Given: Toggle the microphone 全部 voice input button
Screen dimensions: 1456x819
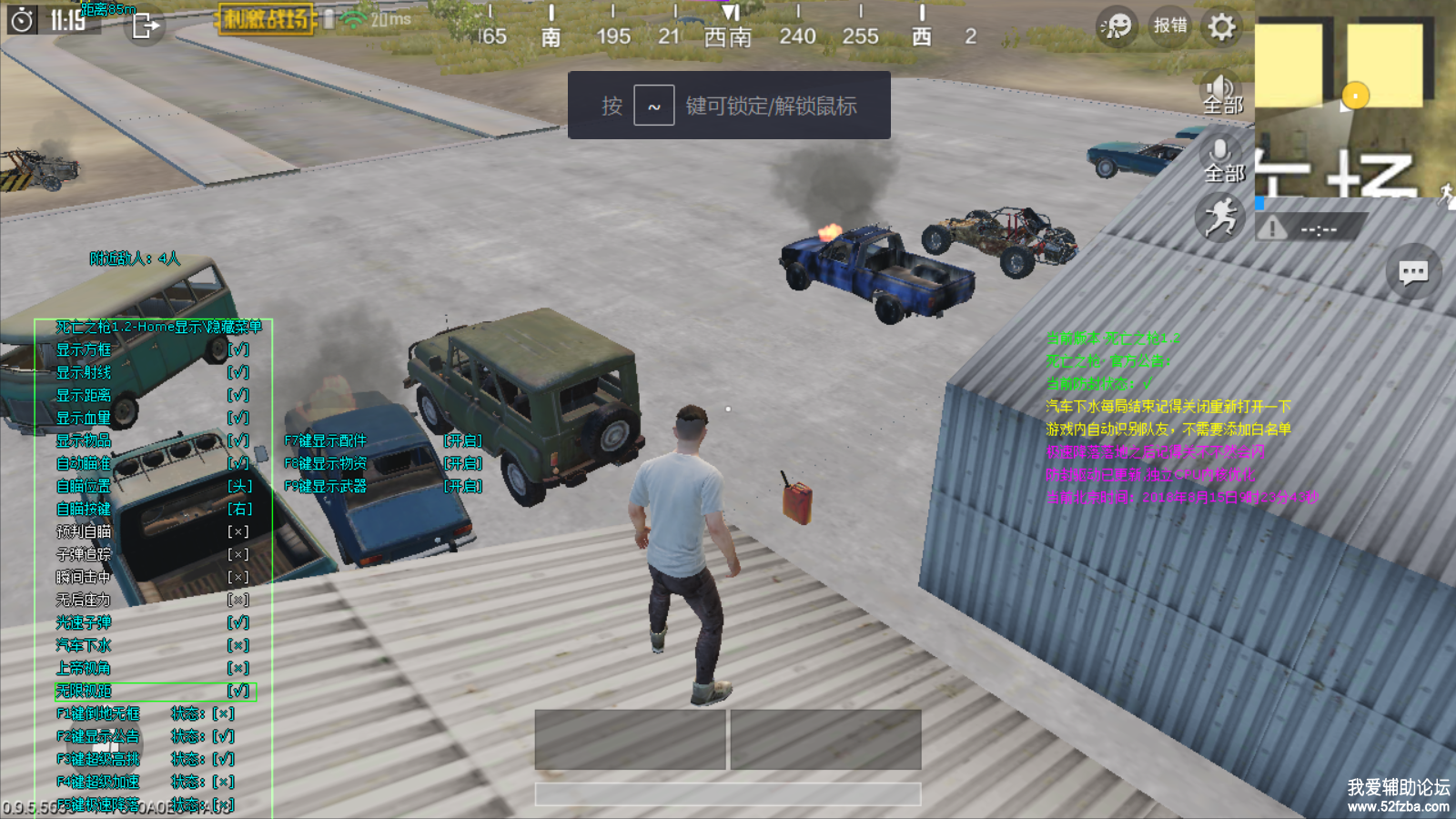Looking at the screenshot, I should 1222,160.
